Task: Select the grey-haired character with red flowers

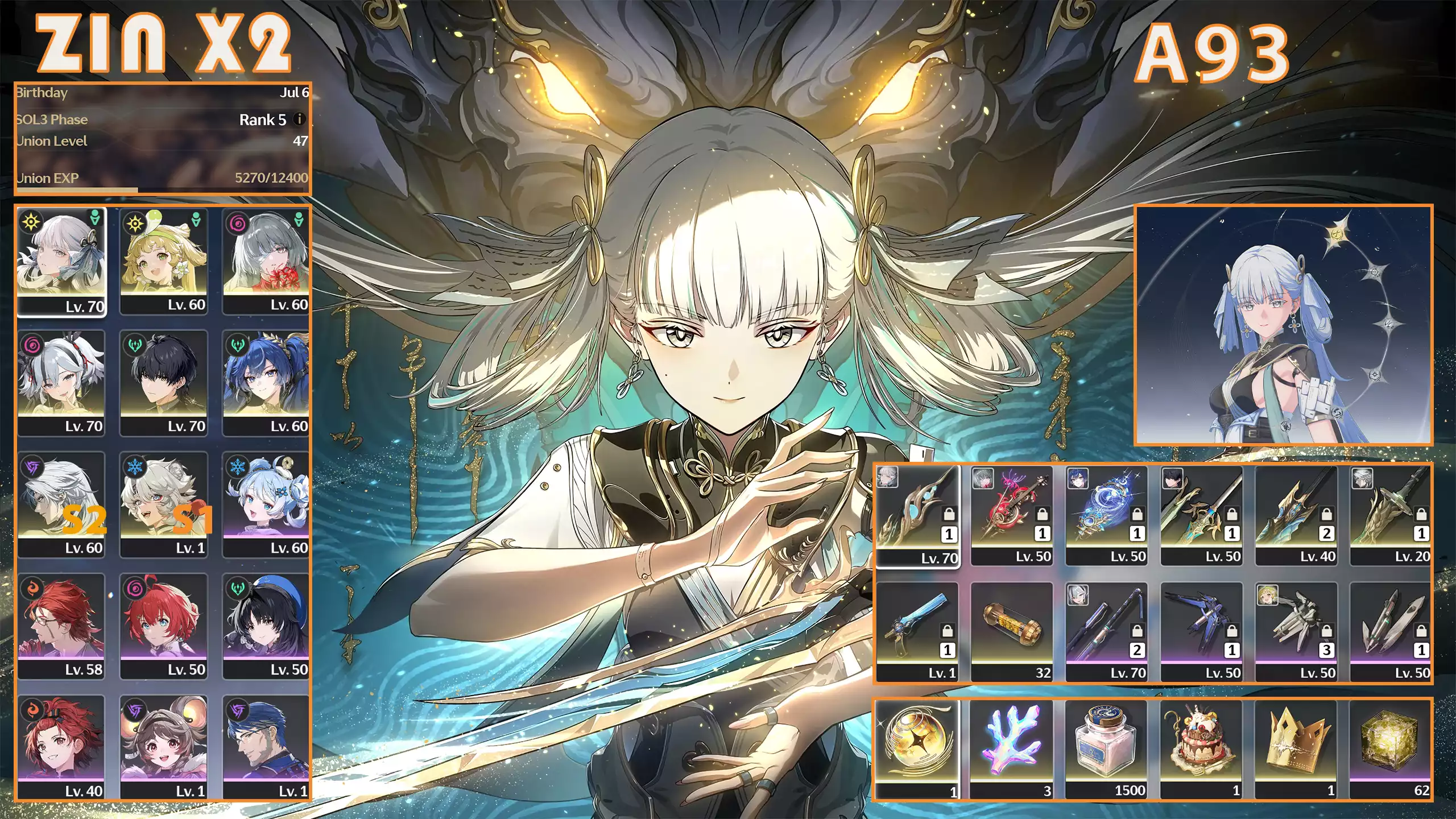Action: [266, 260]
